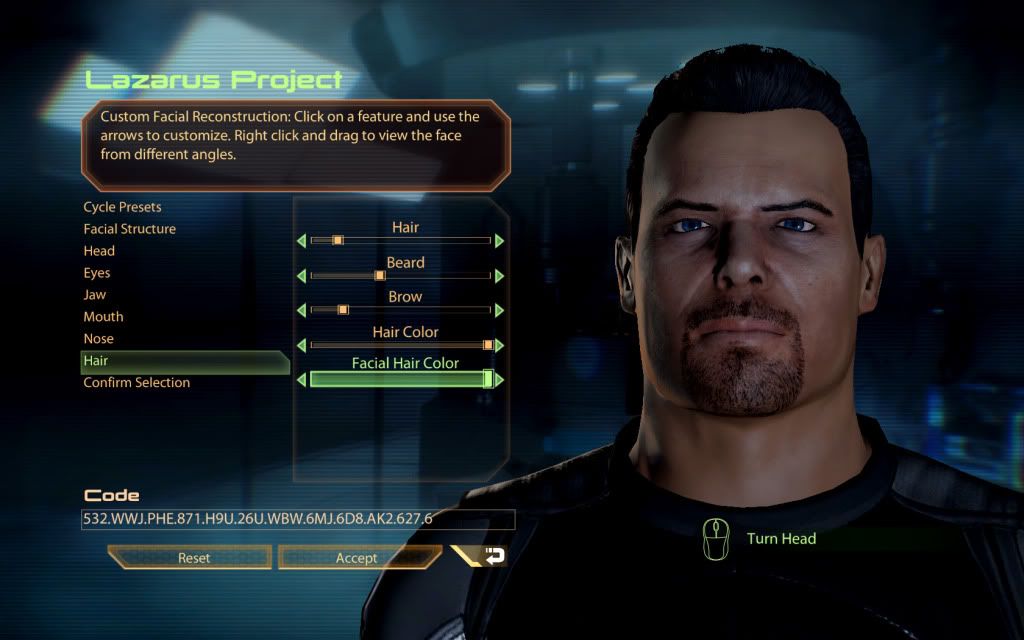Select Cycle Presets option

122,207
